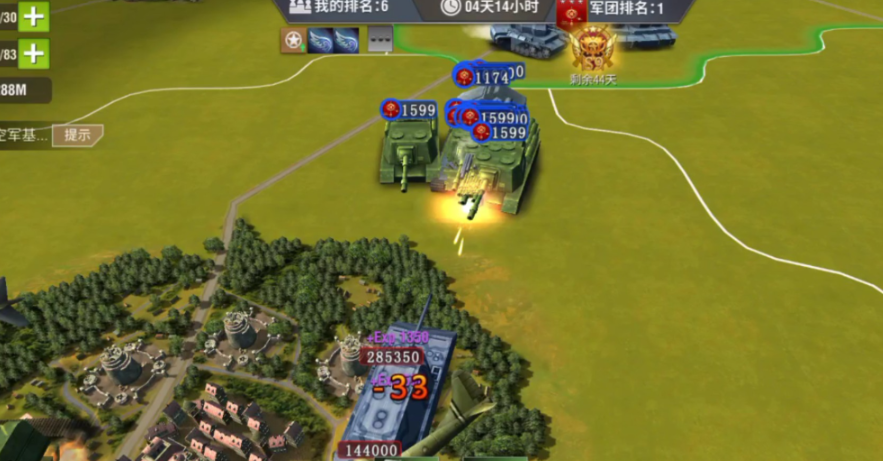The image size is (883, 461).
Task: Tap the green plus beside the /83 counter
Action: pyautogui.click(x=34, y=53)
